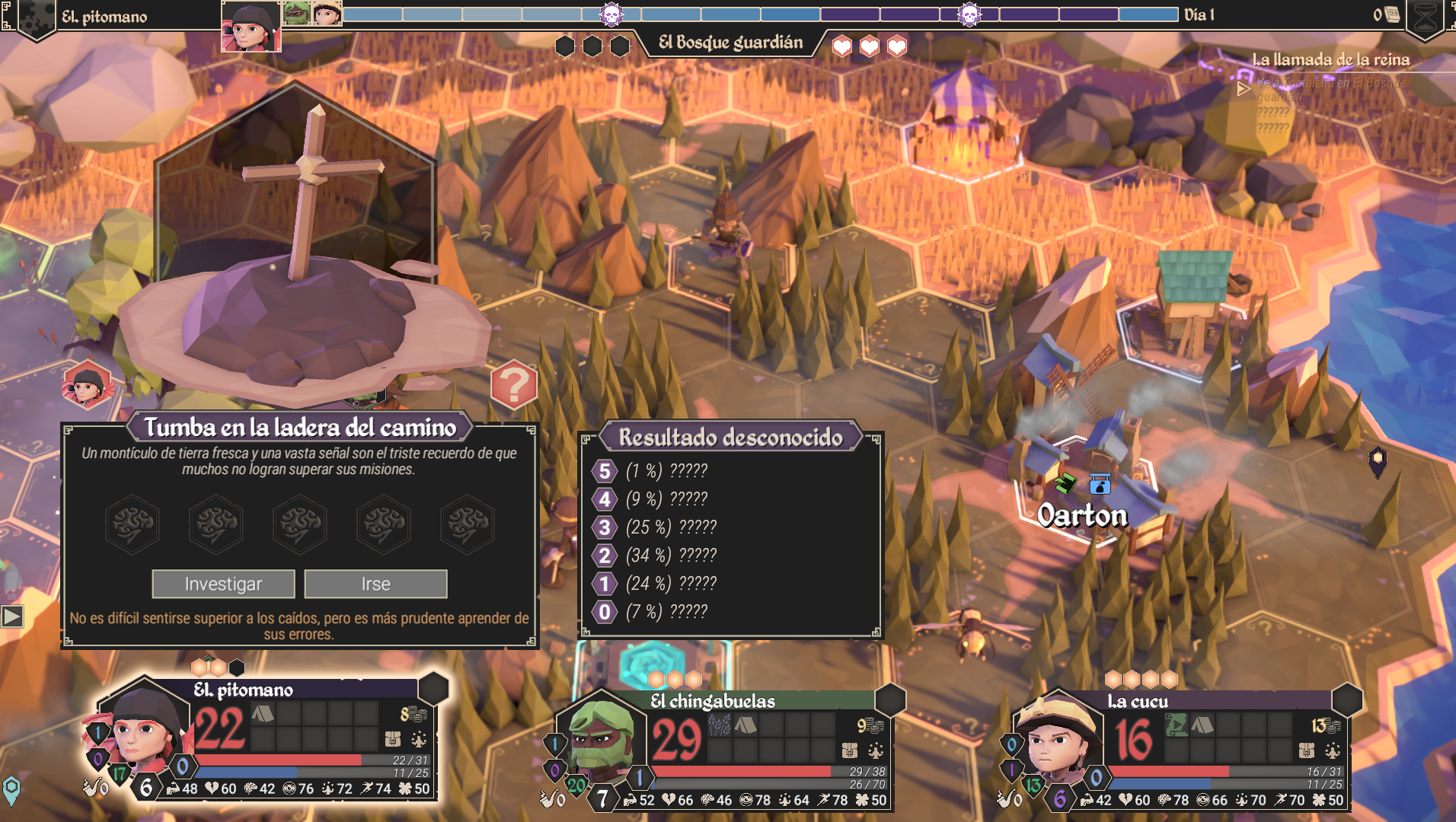Select La cucu's character portrait
The height and width of the screenshot is (822, 1456).
[x=1056, y=742]
